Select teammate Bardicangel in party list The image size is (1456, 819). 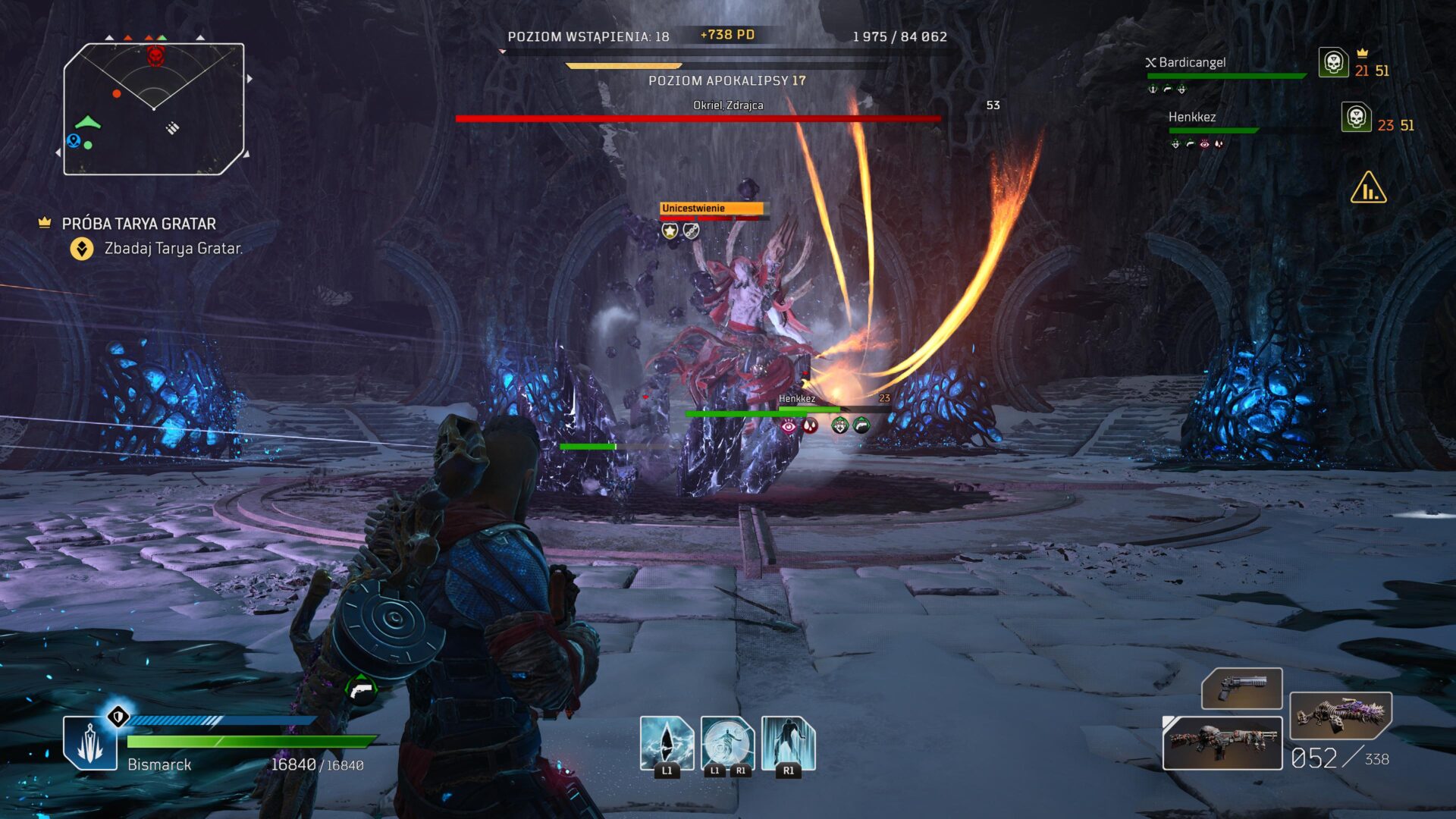1191,63
